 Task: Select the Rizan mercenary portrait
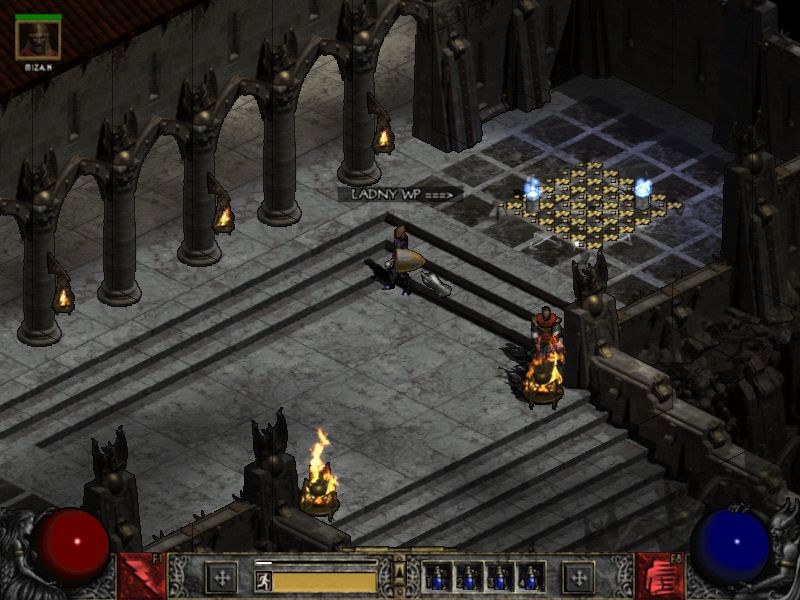tap(38, 39)
